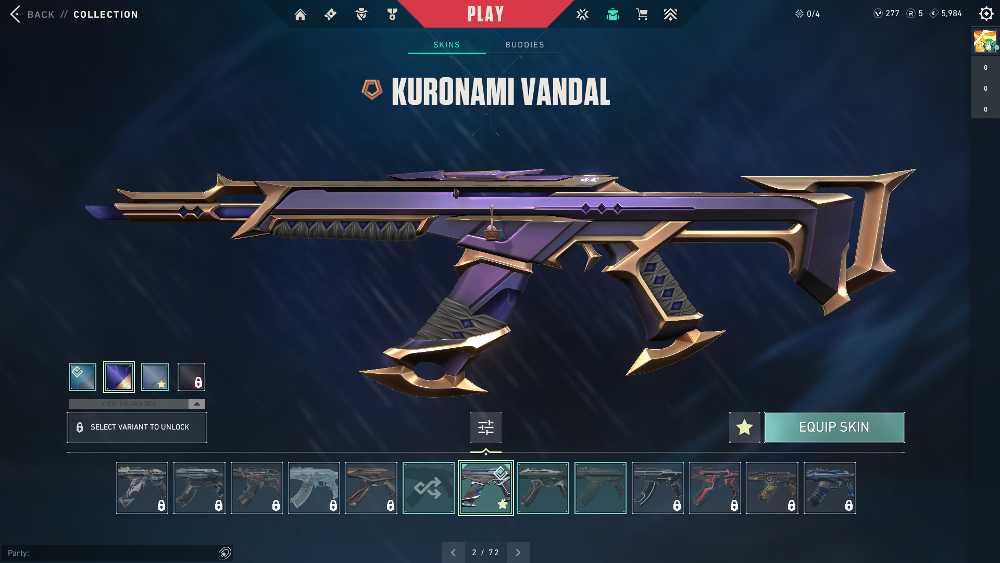Go to the next skin page arrow
The height and width of the screenshot is (563, 1000).
[x=518, y=552]
